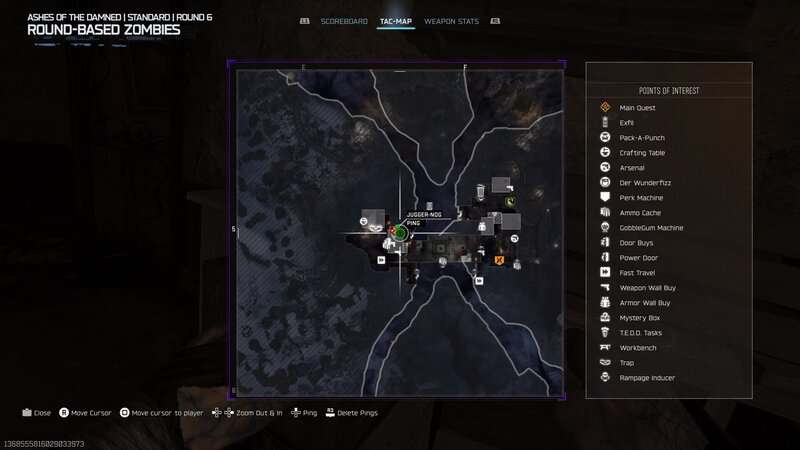This screenshot has height=450, width=800.
Task: Choose Door Buys in the legend
Action: 636,243
